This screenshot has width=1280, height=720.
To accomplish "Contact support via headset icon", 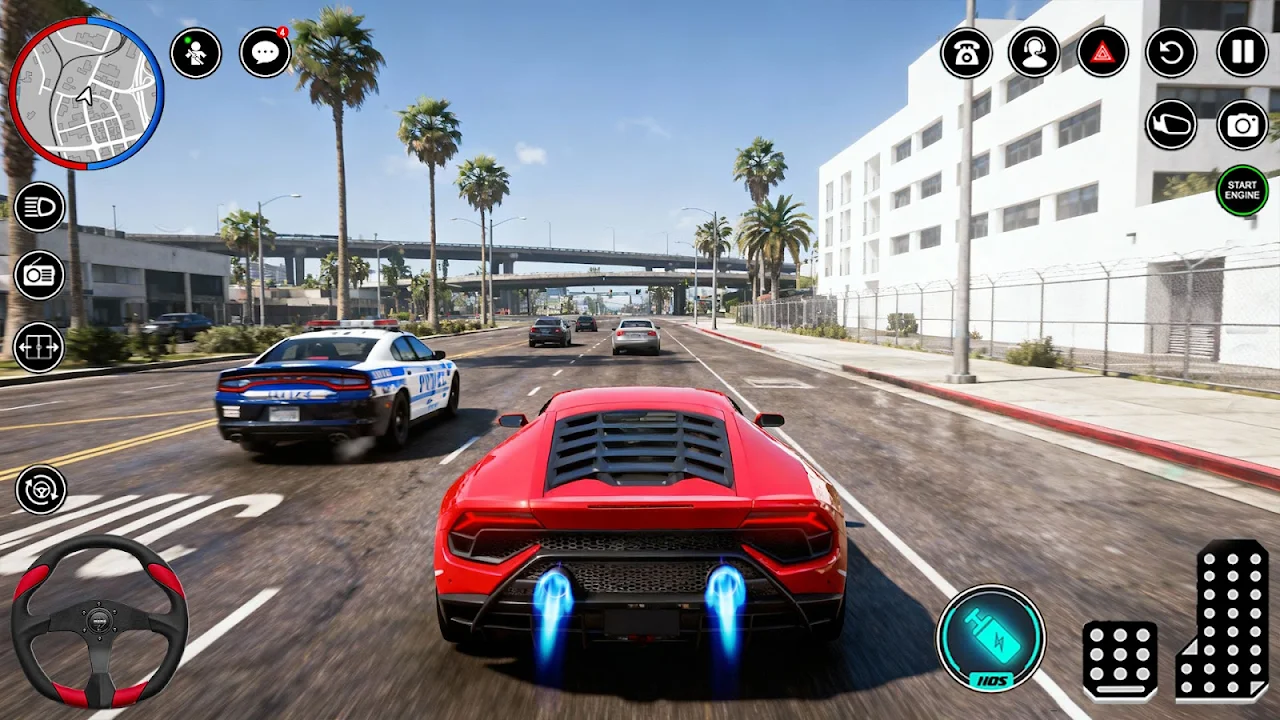I will [1034, 53].
